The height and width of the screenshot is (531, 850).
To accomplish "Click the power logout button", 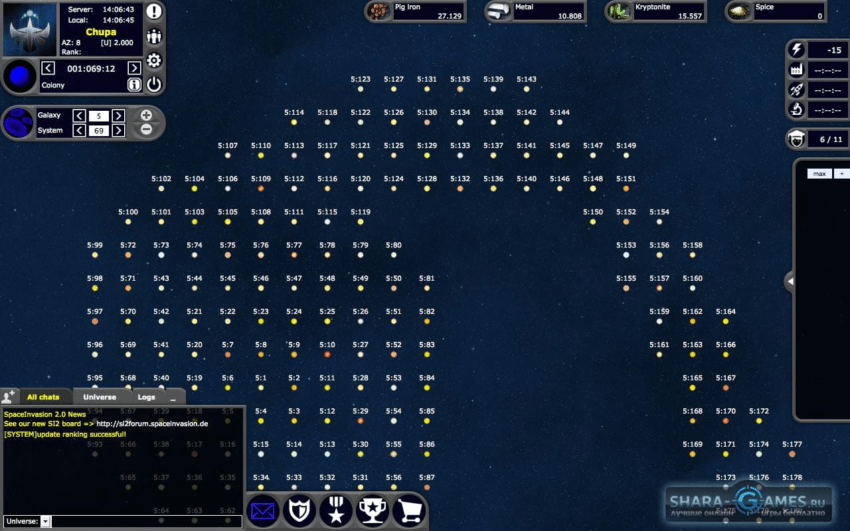I will pyautogui.click(x=154, y=85).
